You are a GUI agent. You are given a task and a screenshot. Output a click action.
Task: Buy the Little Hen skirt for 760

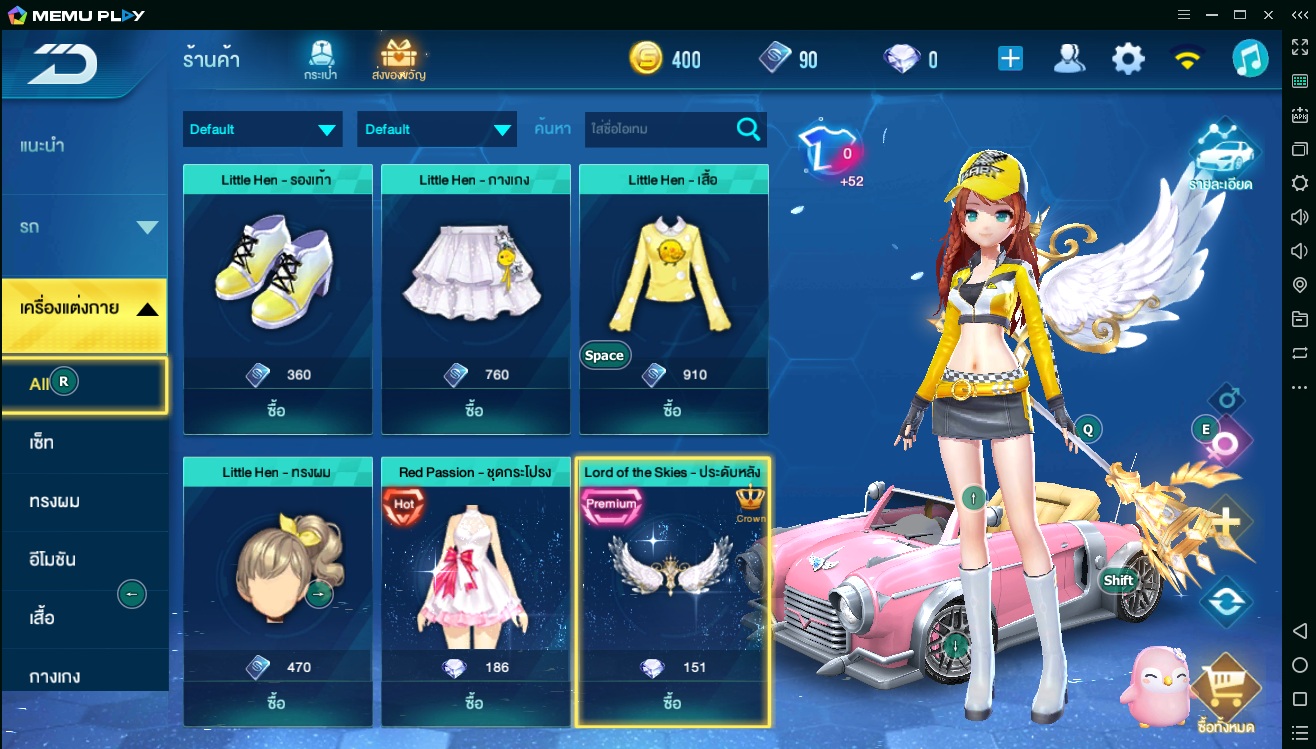(475, 411)
